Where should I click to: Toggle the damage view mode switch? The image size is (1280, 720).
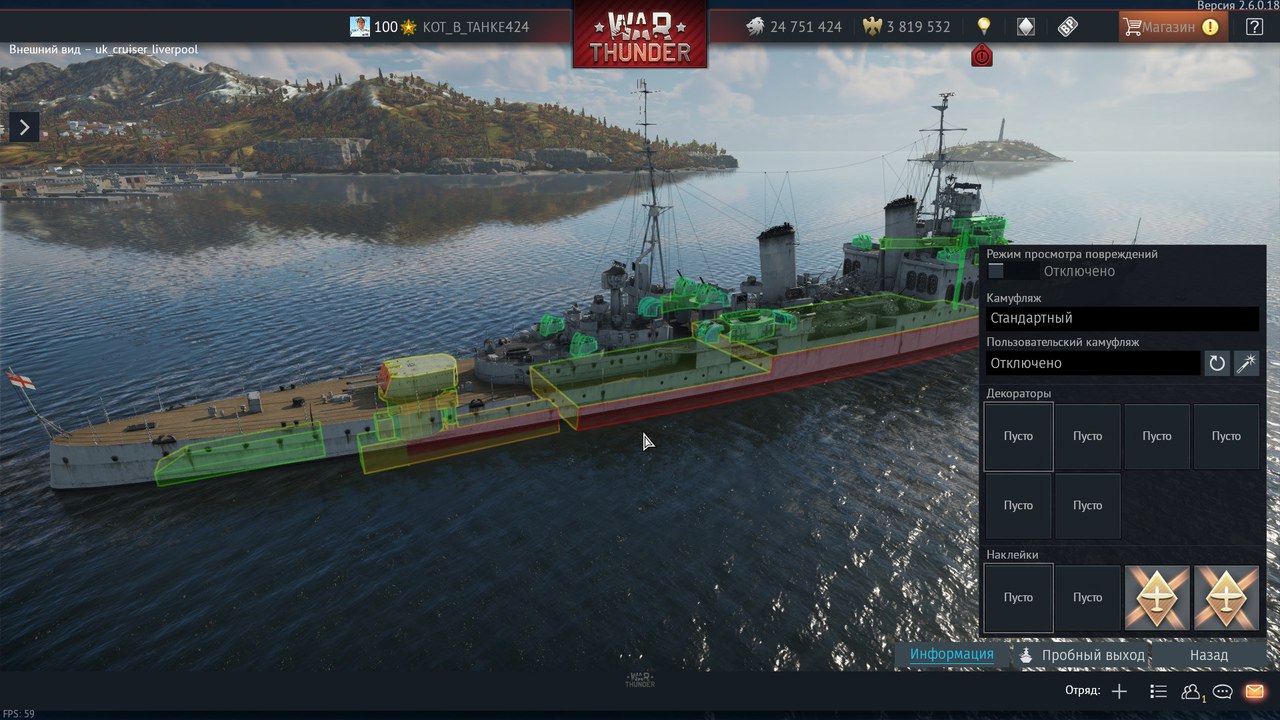(997, 271)
